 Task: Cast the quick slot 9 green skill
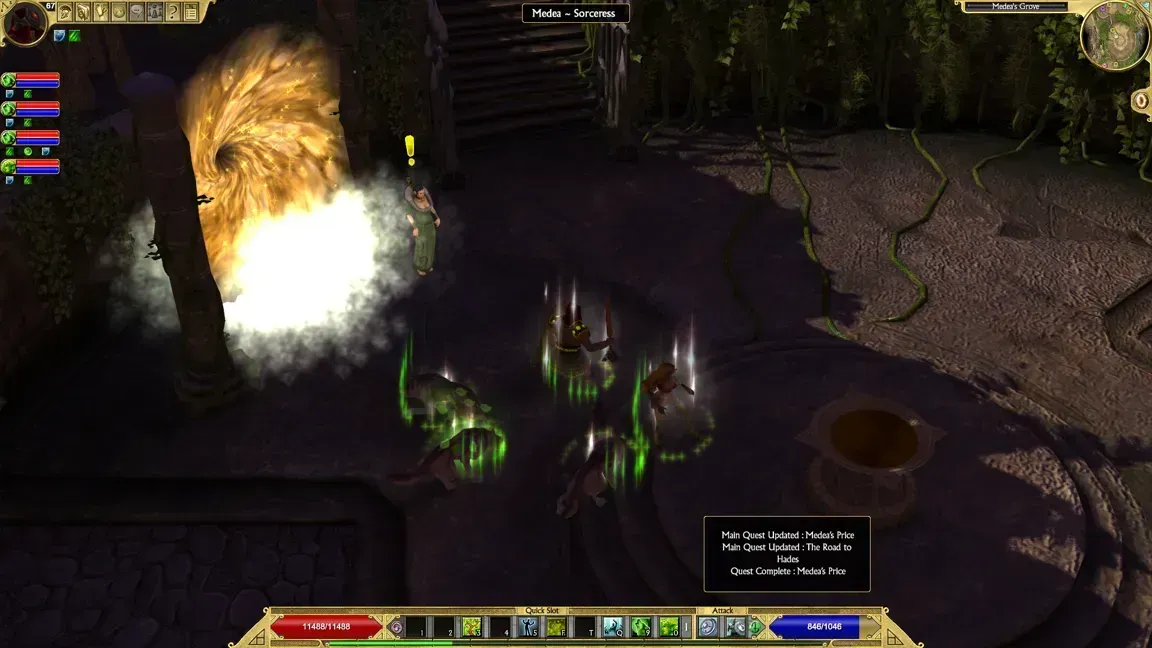pyautogui.click(x=641, y=627)
